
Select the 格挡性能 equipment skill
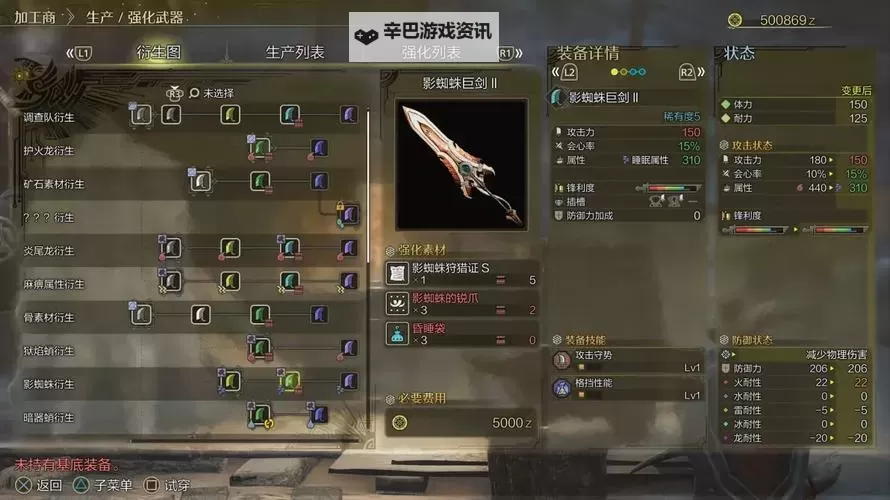click(629, 388)
